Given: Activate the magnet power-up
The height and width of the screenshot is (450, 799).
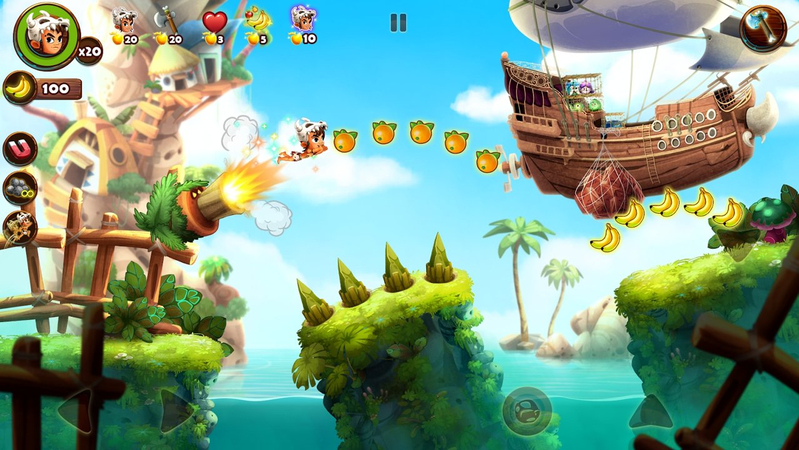Looking at the screenshot, I should (19, 149).
